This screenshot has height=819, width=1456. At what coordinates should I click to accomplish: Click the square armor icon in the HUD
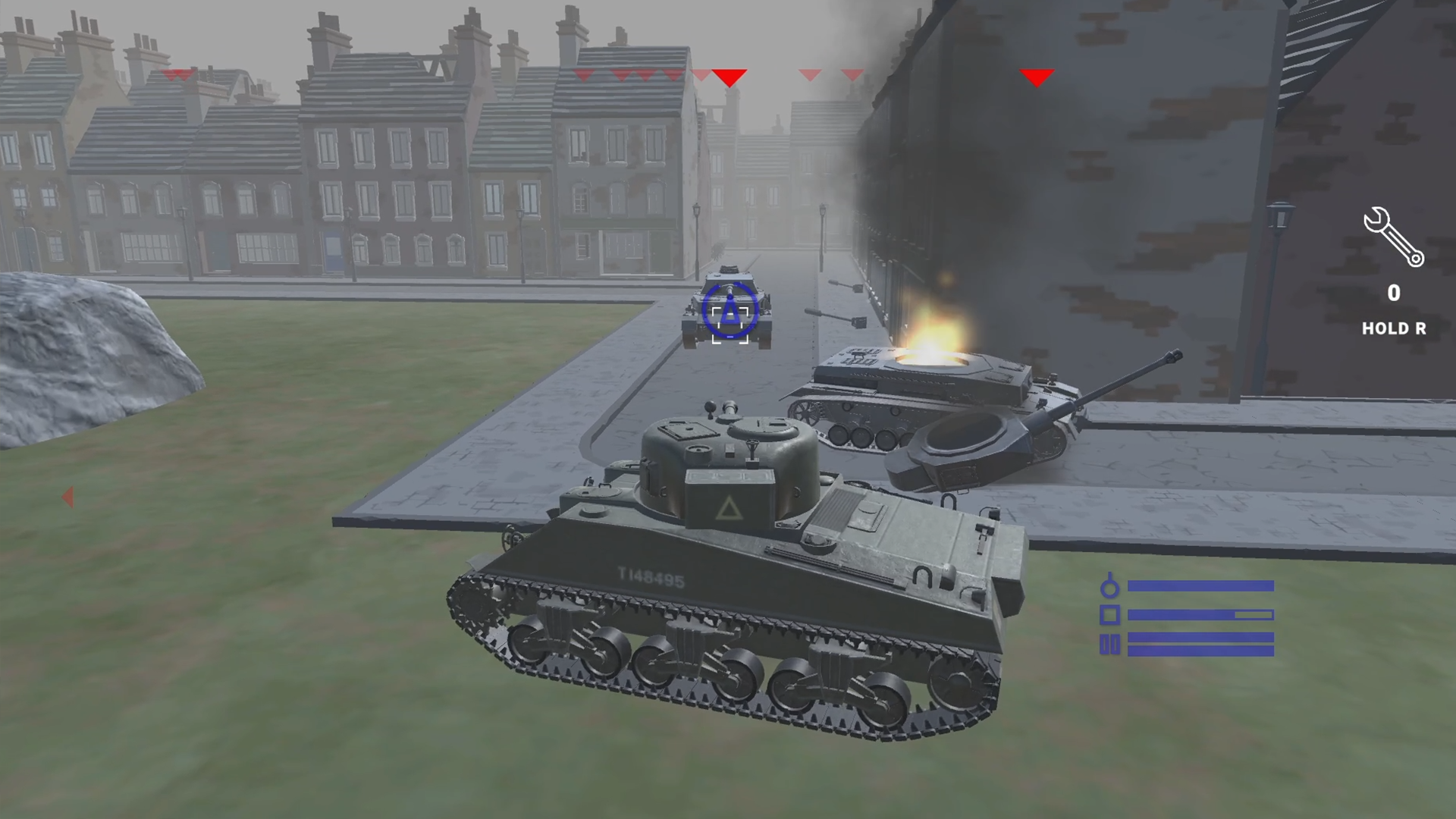coord(1111,616)
